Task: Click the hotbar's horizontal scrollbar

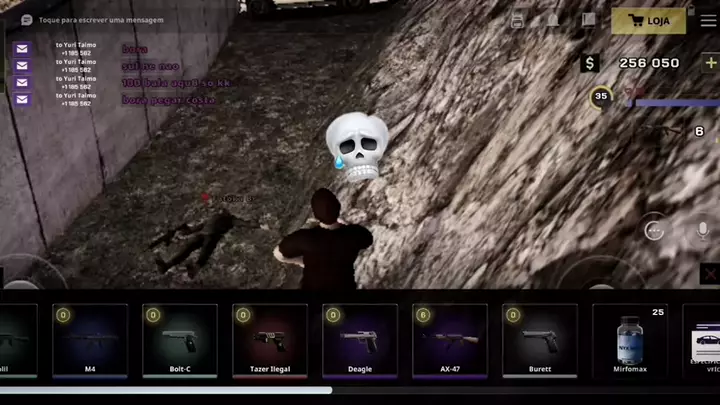Action: tap(165, 391)
